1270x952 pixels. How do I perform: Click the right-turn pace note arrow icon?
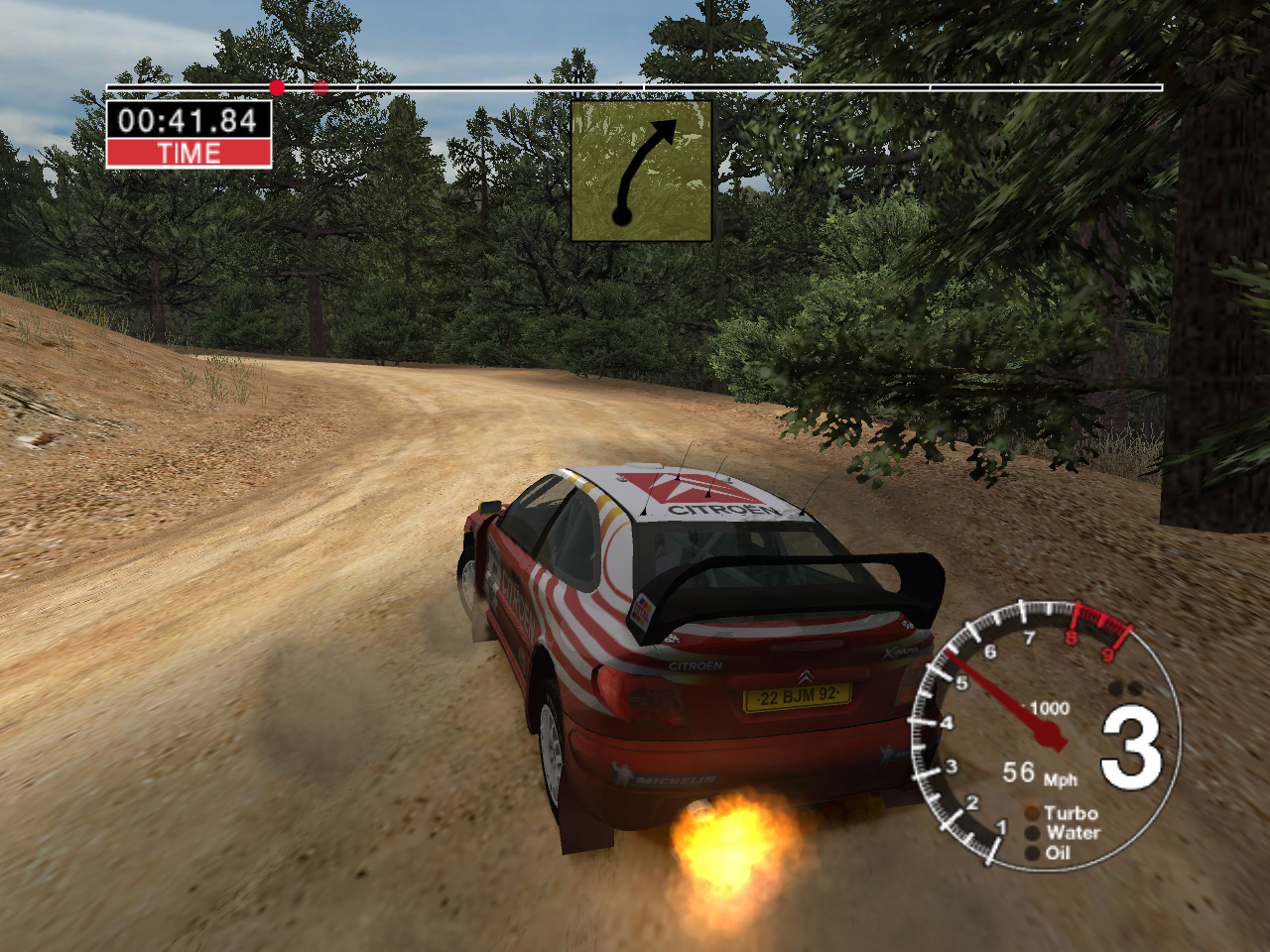(x=641, y=171)
